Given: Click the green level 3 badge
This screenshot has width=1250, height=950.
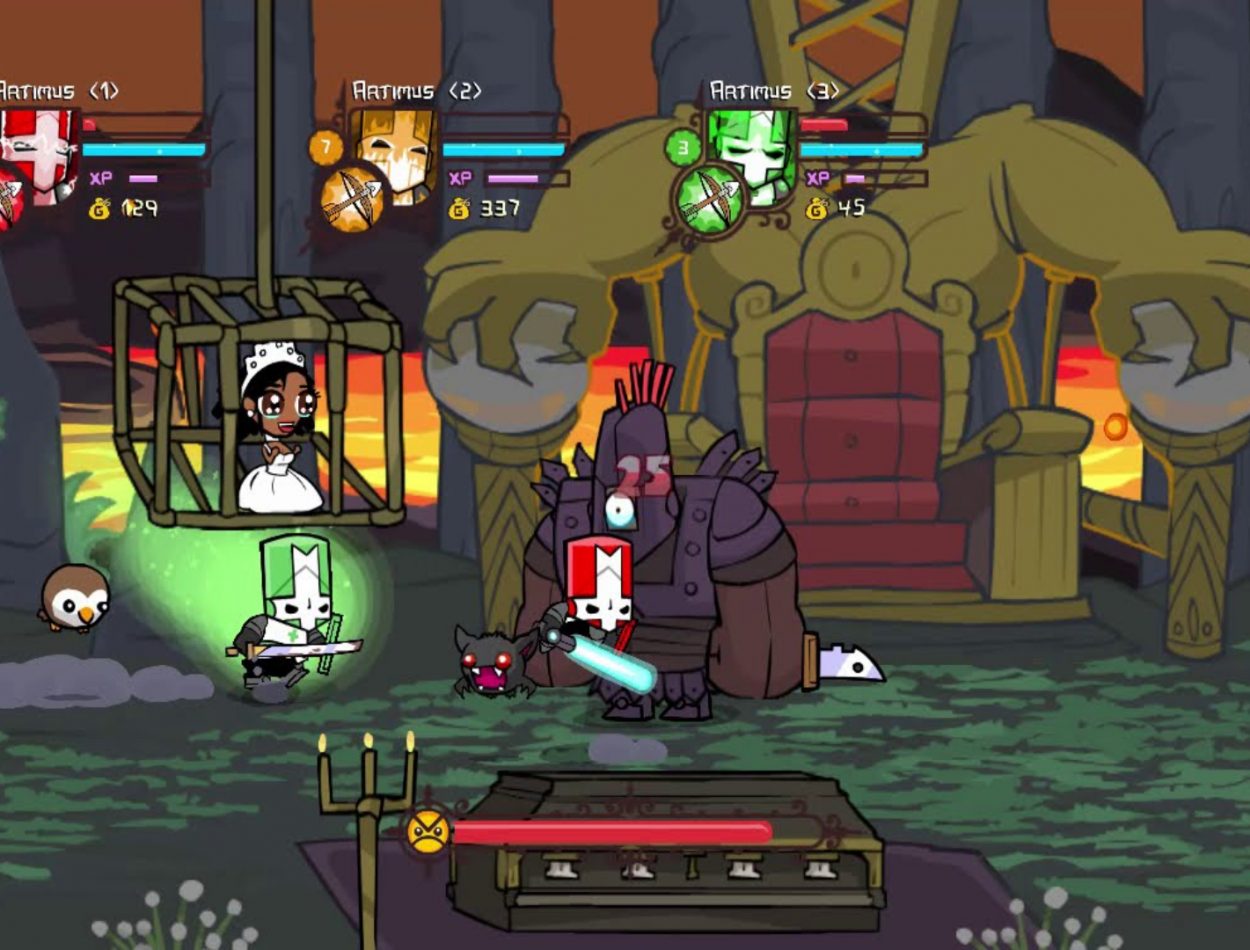Looking at the screenshot, I should pos(683,148).
